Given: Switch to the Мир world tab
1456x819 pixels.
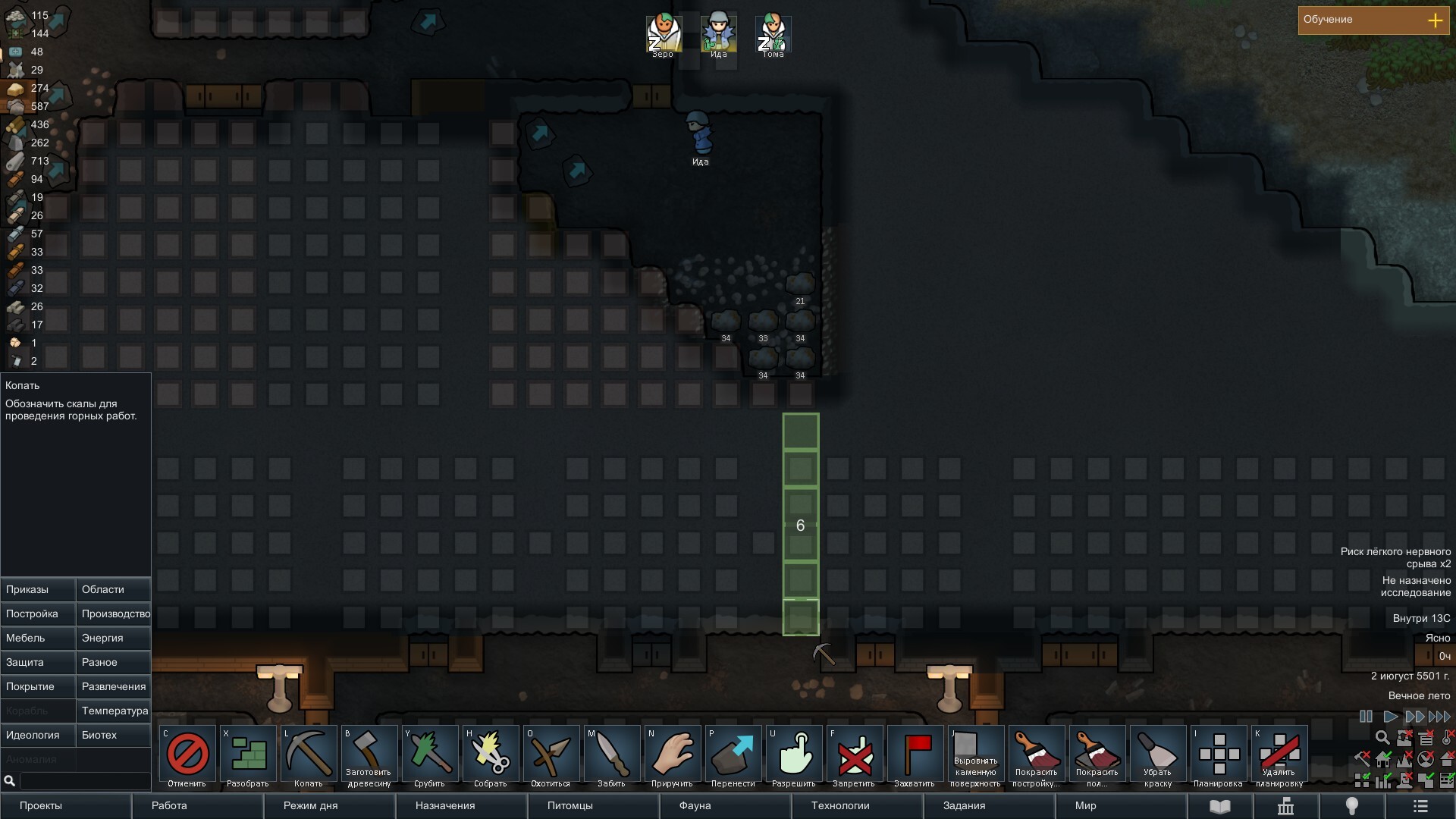Looking at the screenshot, I should coord(1121,805).
